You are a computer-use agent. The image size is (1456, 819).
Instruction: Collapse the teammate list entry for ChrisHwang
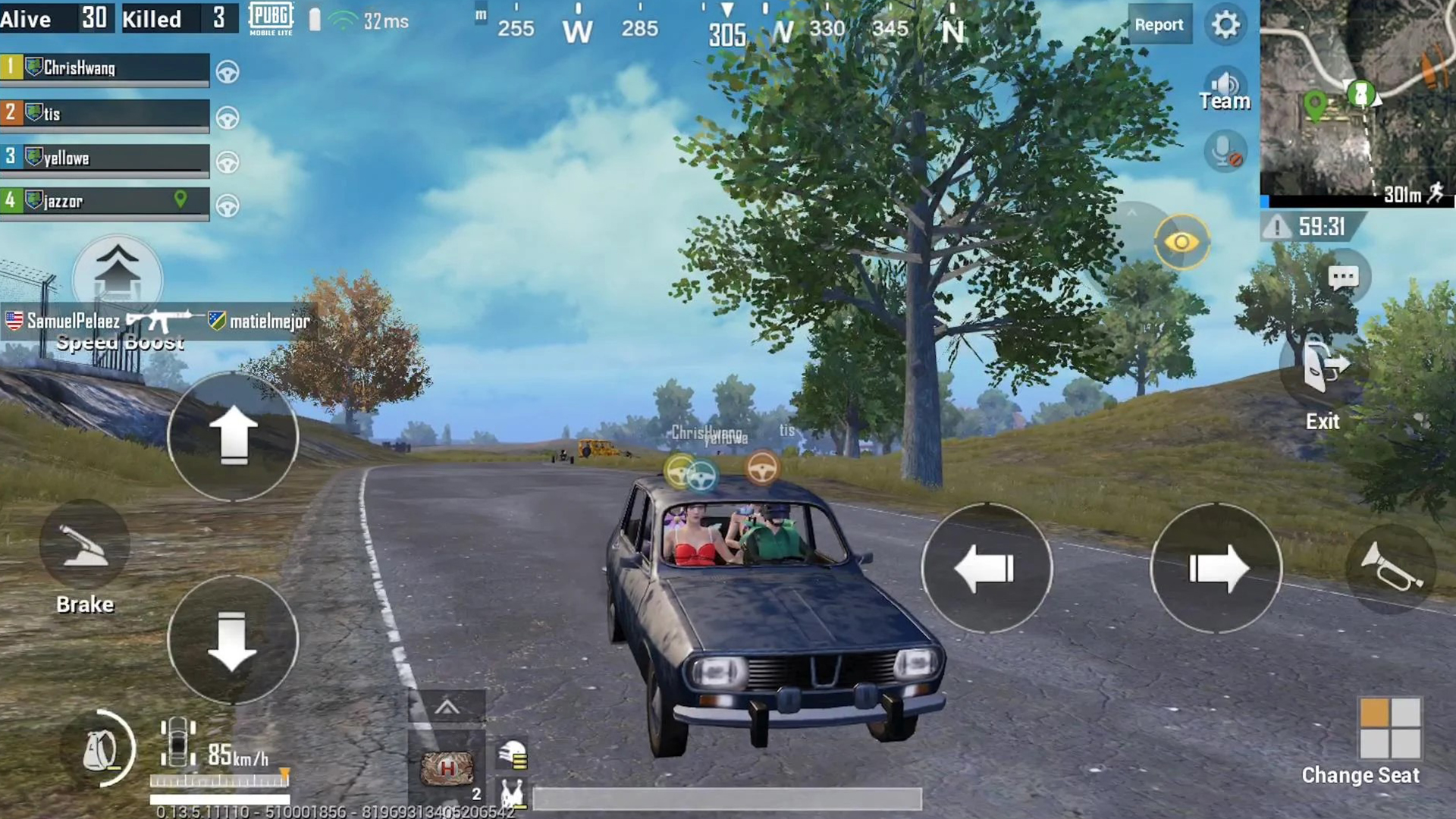(105, 68)
